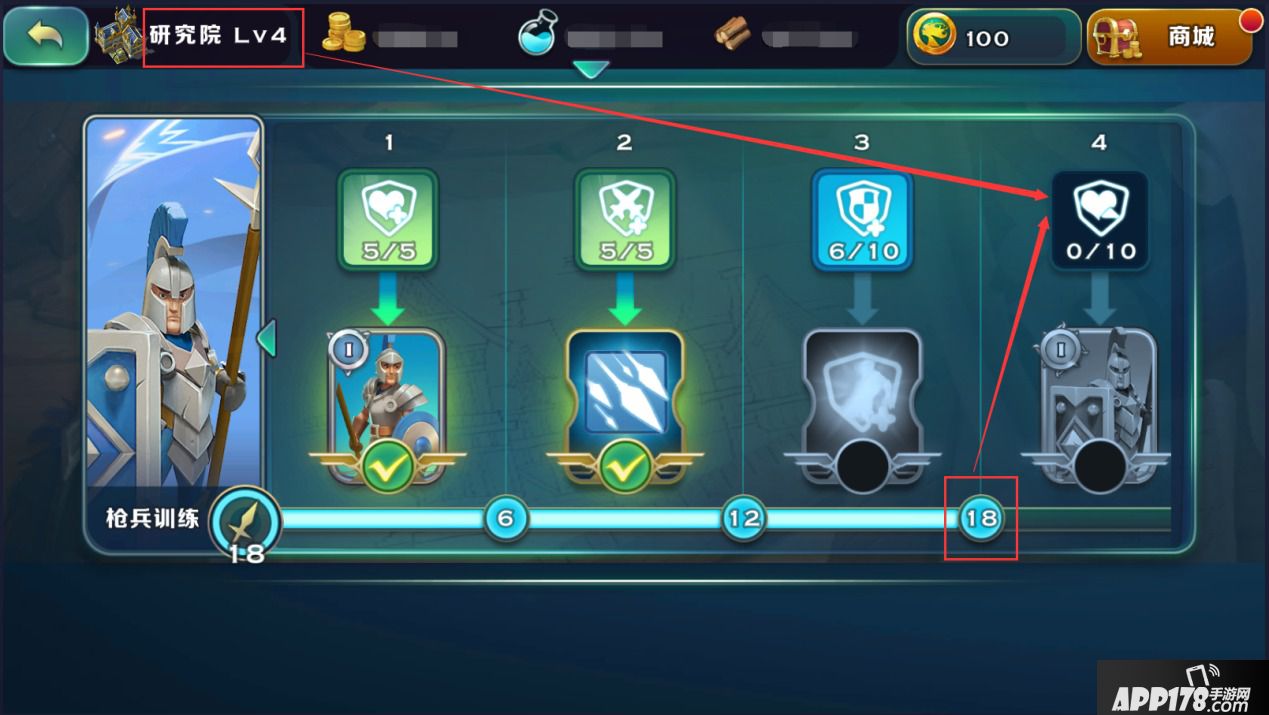Tap the 研究院 Lv4 building icon
1269x715 pixels.
pos(120,36)
